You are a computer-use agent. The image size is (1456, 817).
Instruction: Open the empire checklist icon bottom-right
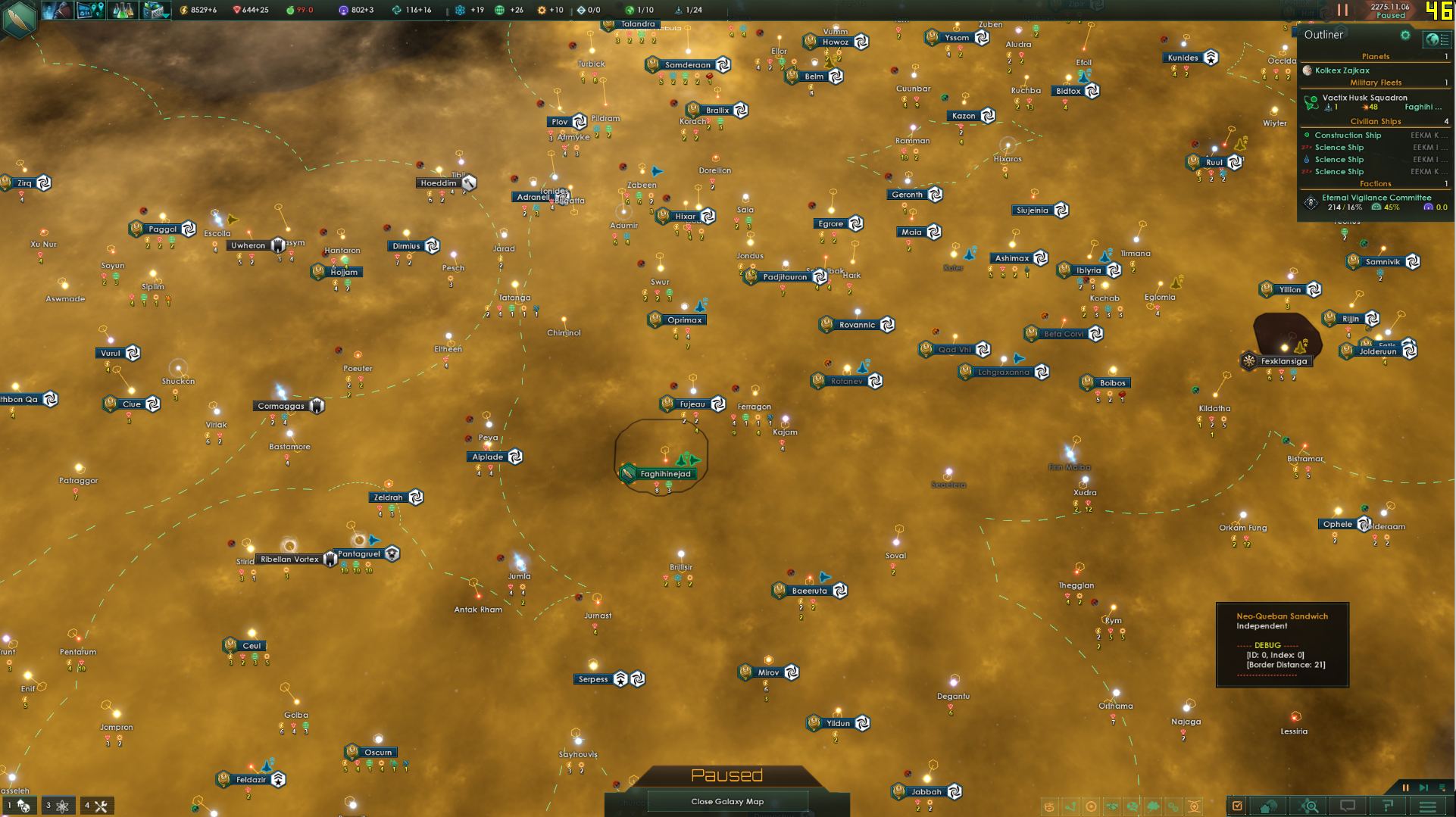coord(1236,806)
